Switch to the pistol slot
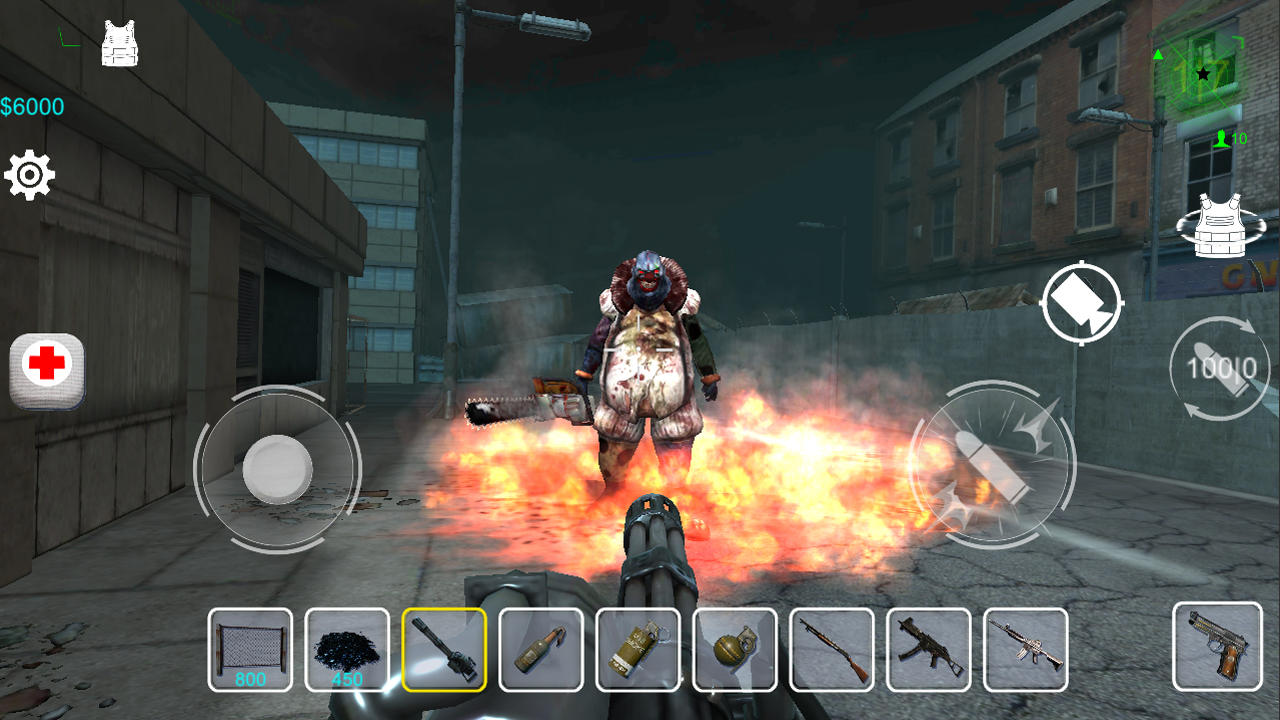Image resolution: width=1280 pixels, height=720 pixels. click(x=1218, y=649)
